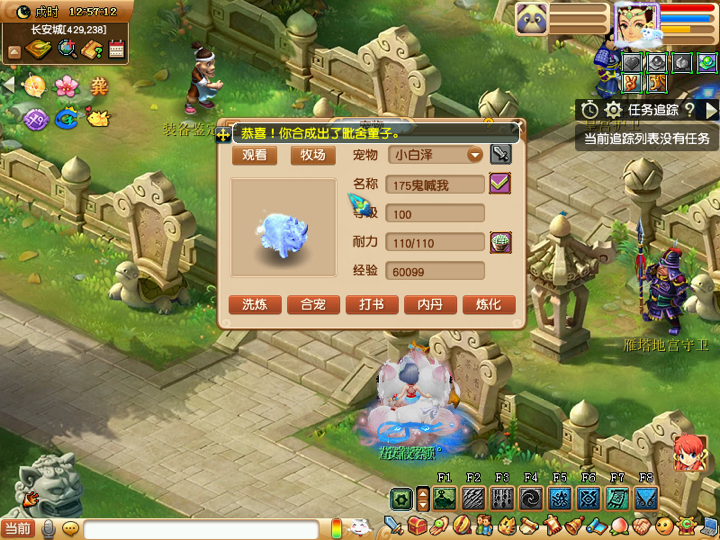Viewport: 720px width, 540px height.
Task: Expand the 小白泽 pet selection dropdown
Action: coord(474,155)
